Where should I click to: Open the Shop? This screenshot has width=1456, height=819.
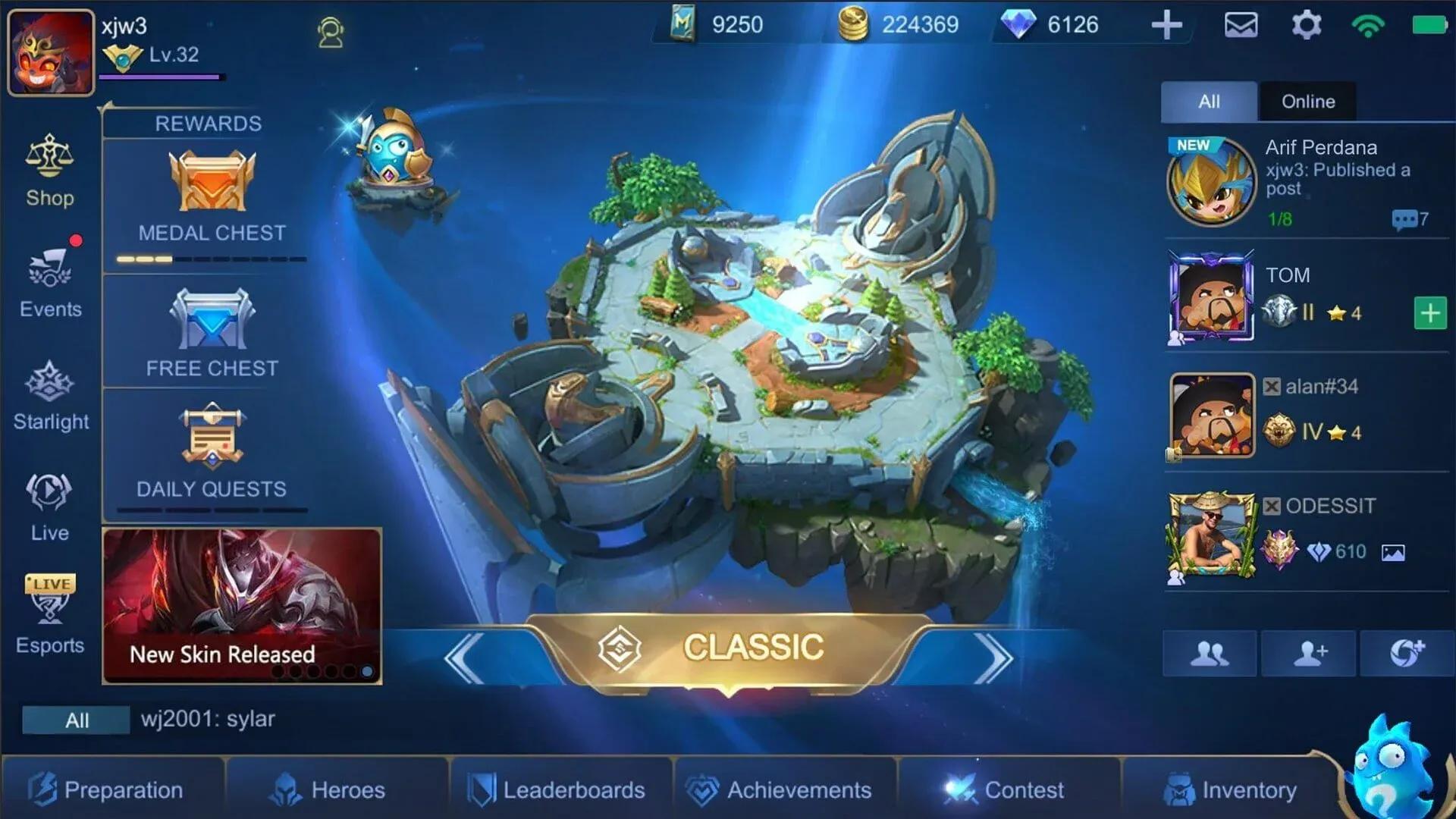click(x=50, y=168)
